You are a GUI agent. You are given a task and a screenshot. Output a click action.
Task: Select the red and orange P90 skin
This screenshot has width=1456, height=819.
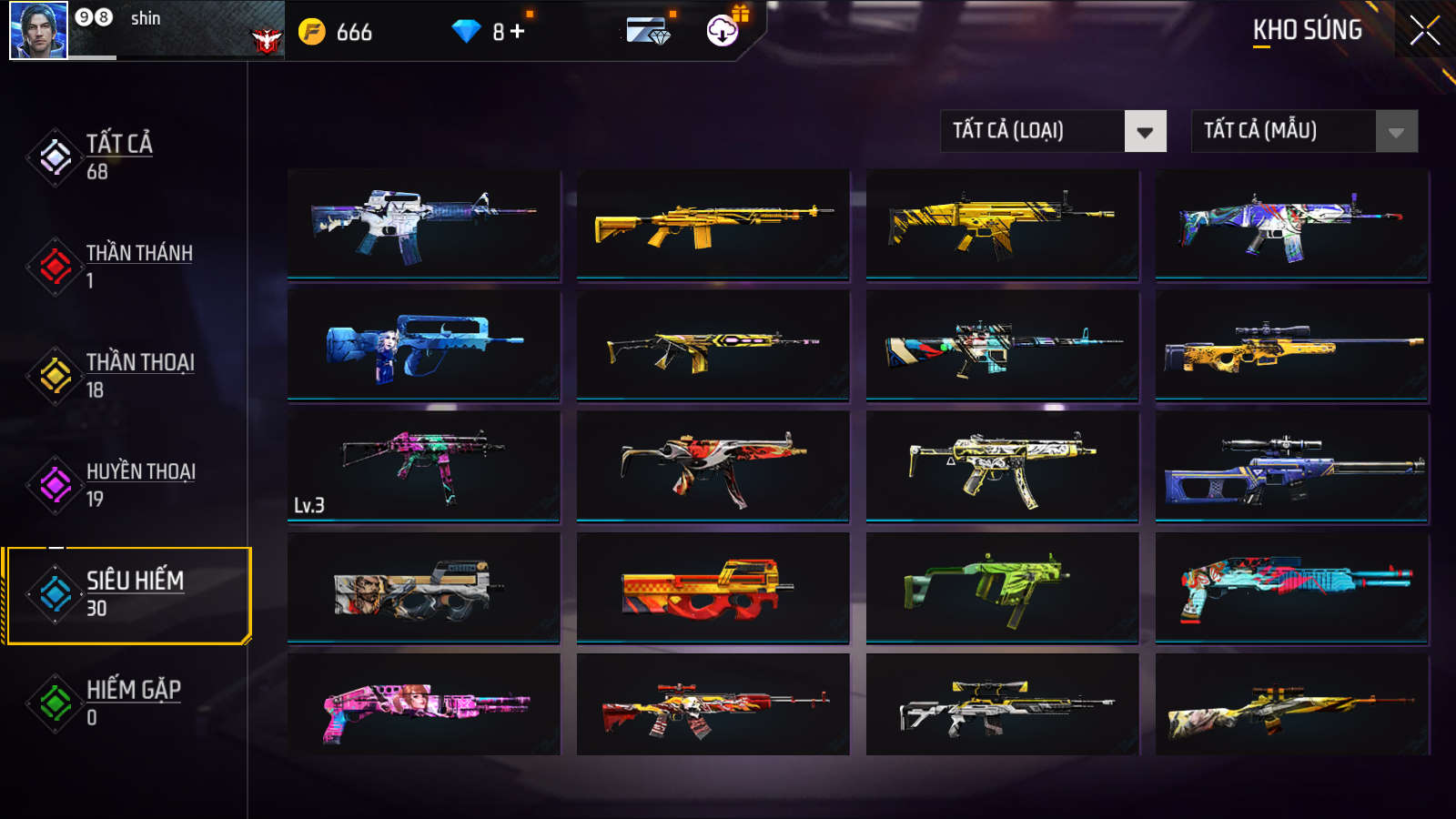(713, 588)
